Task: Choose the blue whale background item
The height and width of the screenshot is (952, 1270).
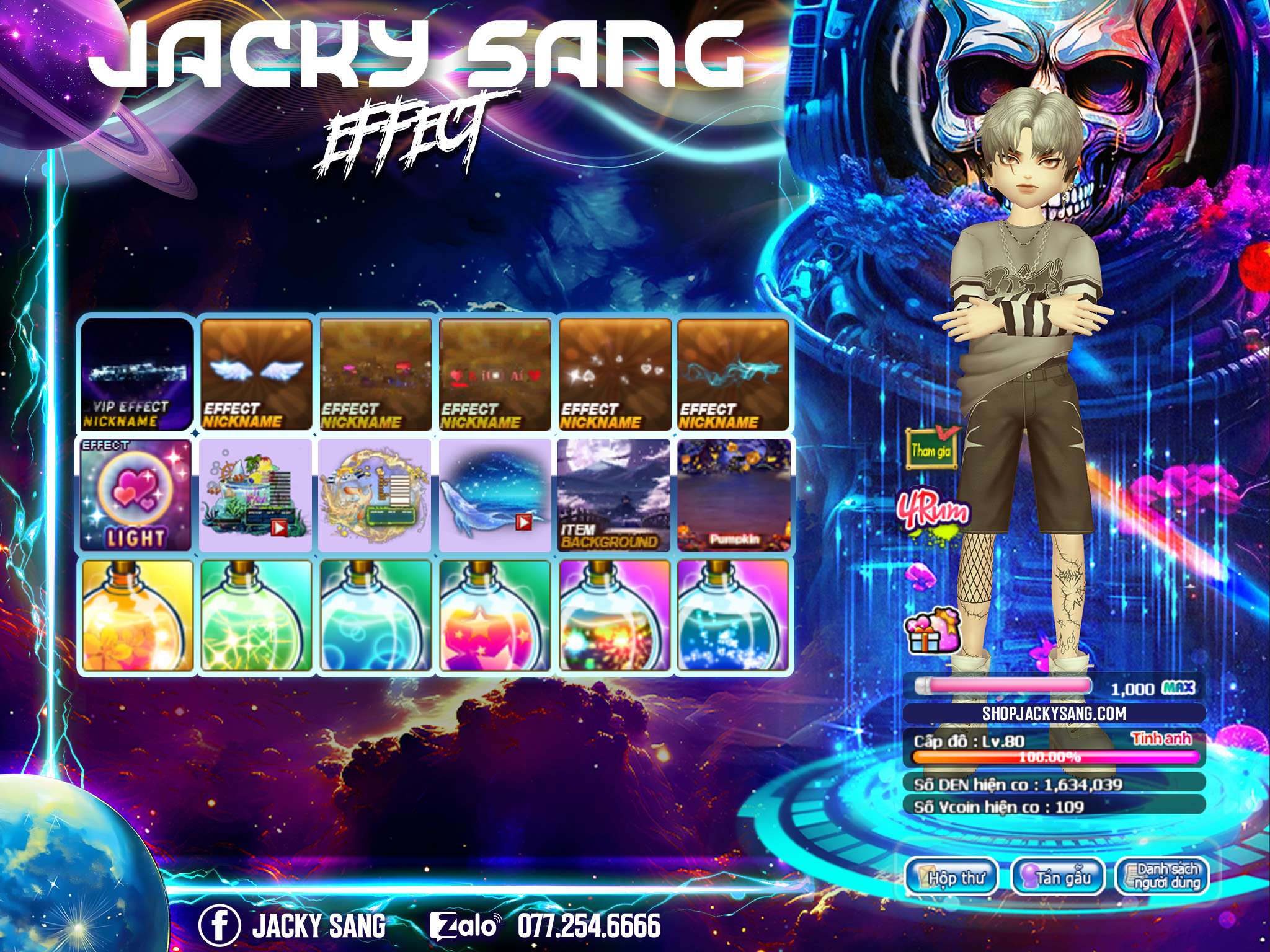Action: (494, 496)
